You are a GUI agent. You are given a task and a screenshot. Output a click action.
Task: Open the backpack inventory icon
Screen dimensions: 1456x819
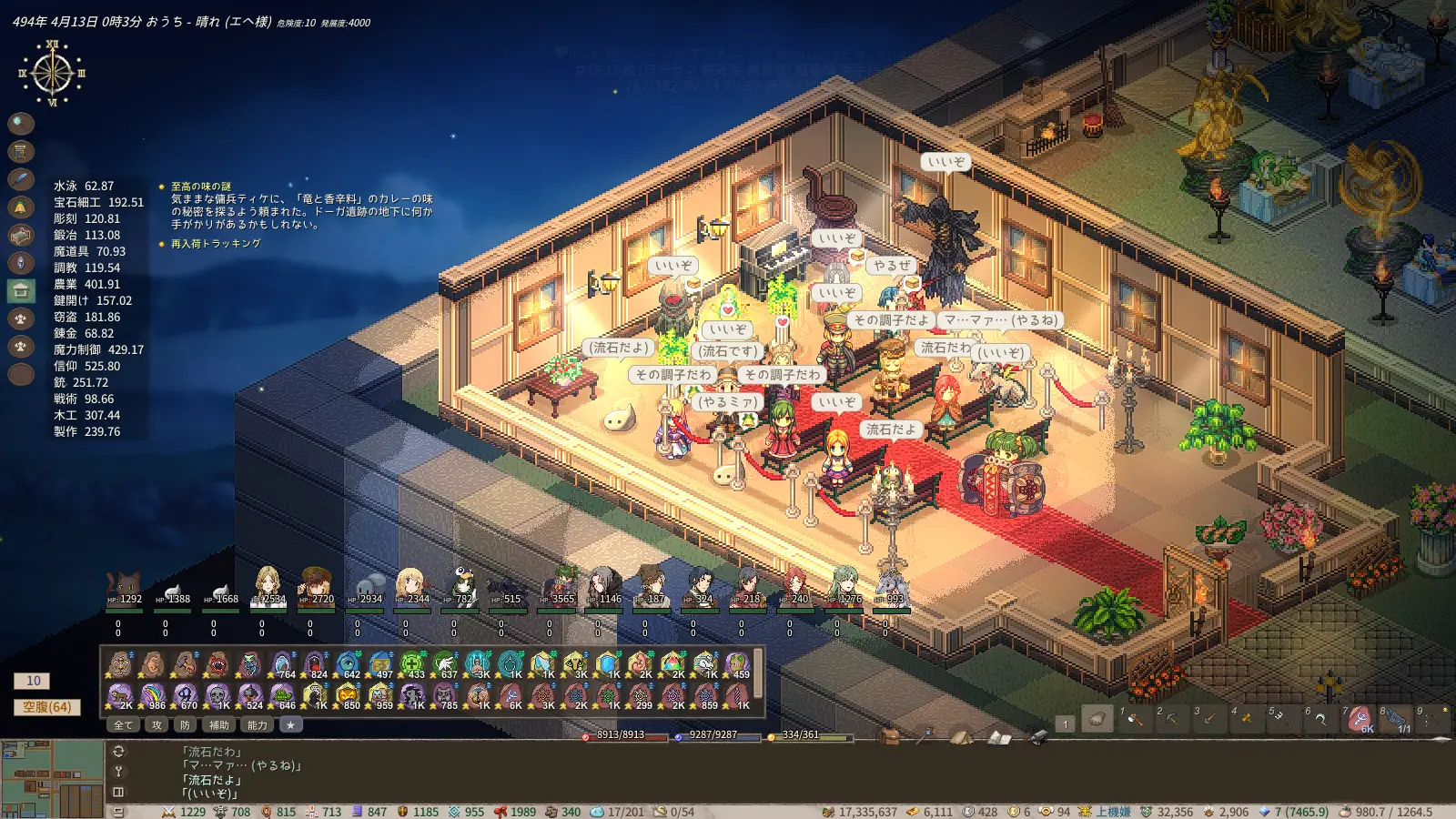pos(889,737)
